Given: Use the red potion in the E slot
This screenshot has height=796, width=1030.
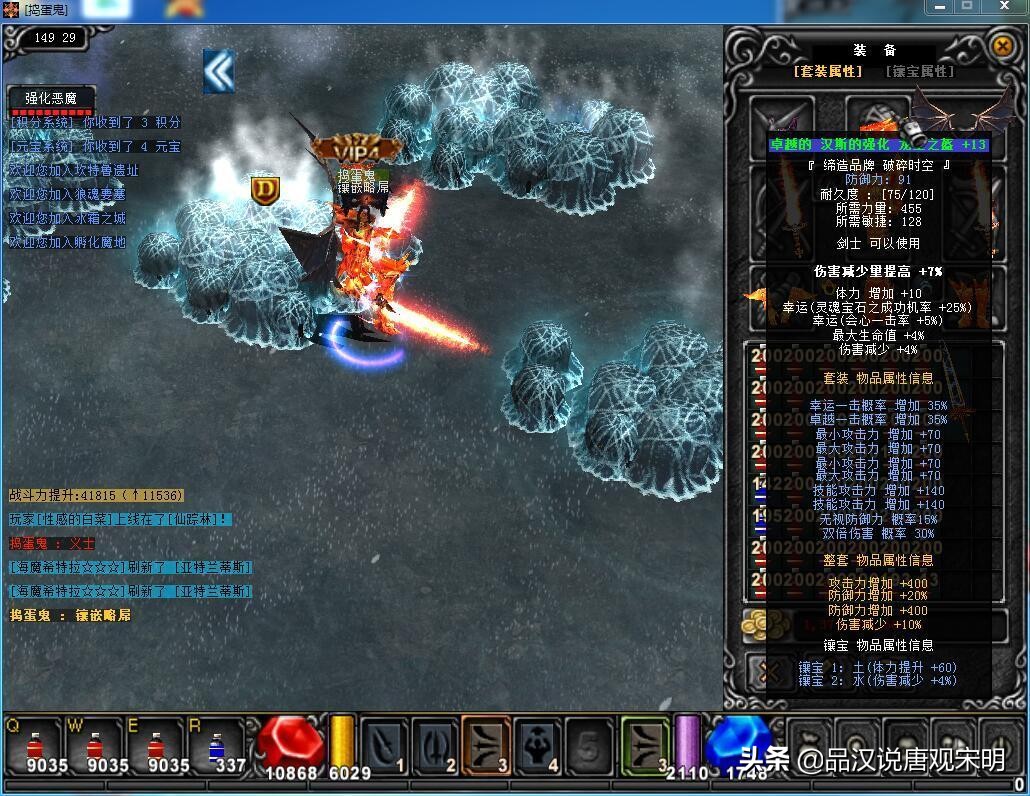Looking at the screenshot, I should pos(157,745).
